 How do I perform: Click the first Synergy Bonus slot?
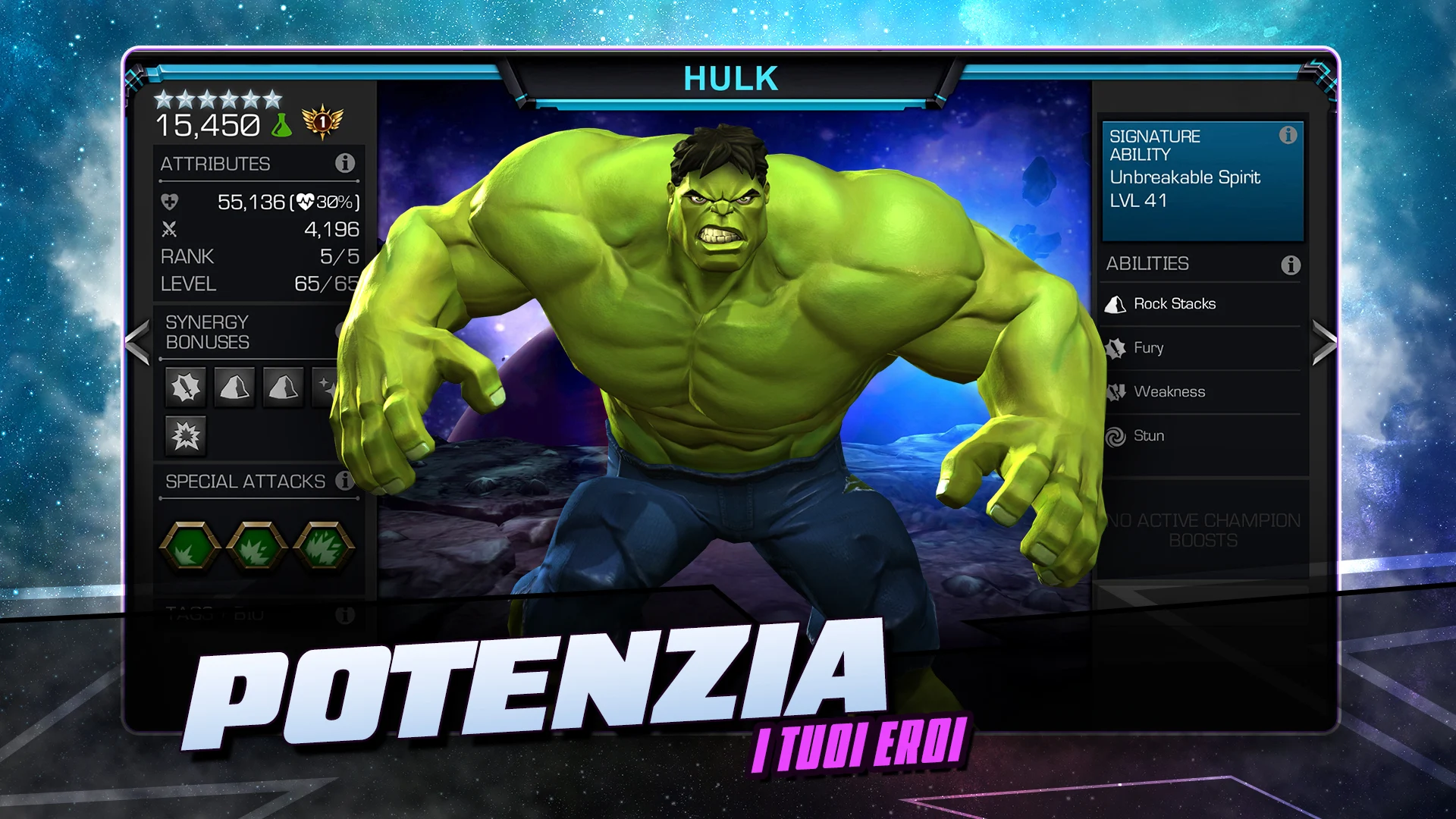click(x=184, y=387)
